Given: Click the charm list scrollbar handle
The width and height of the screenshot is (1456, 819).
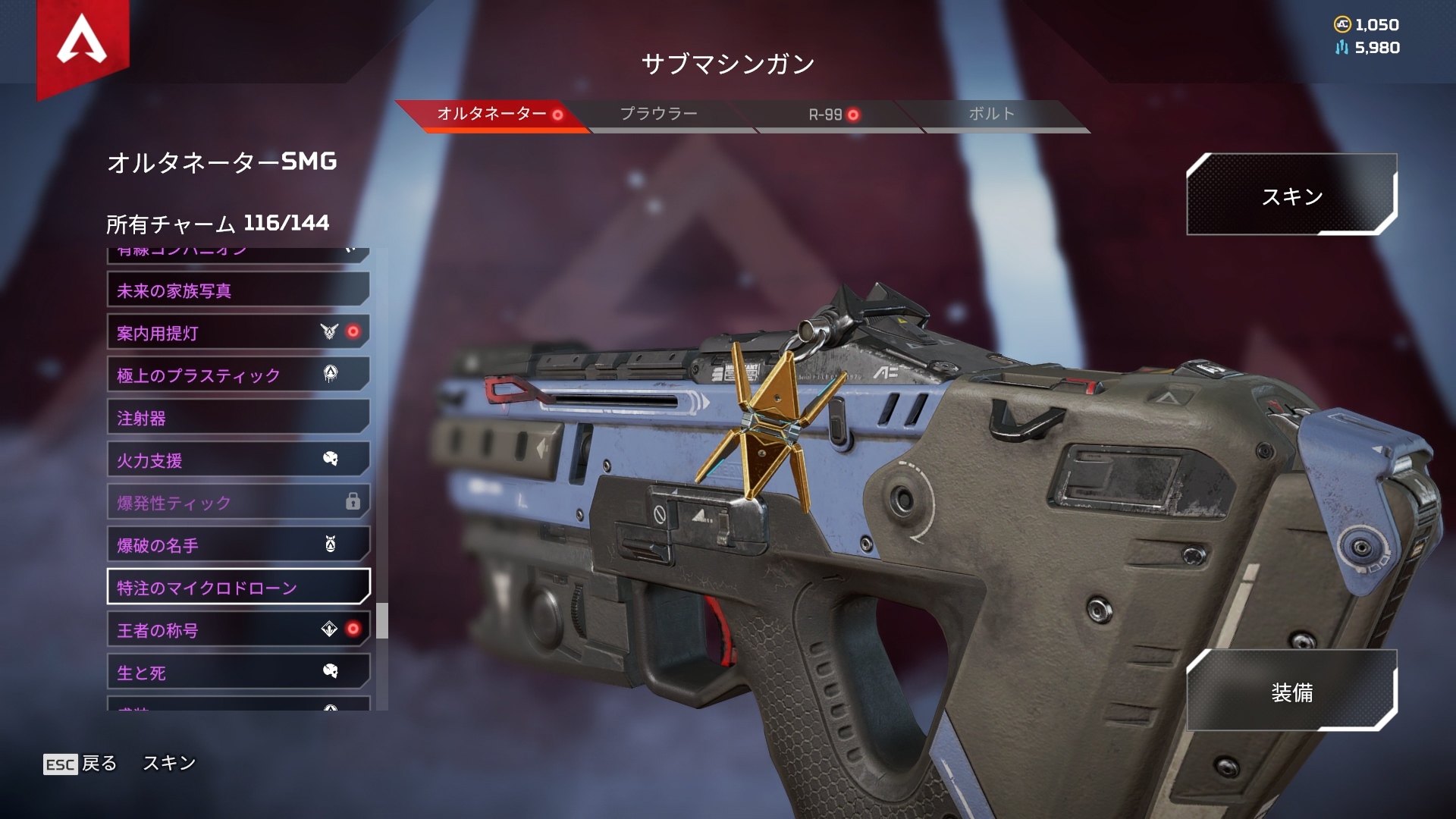Looking at the screenshot, I should pyautogui.click(x=382, y=620).
